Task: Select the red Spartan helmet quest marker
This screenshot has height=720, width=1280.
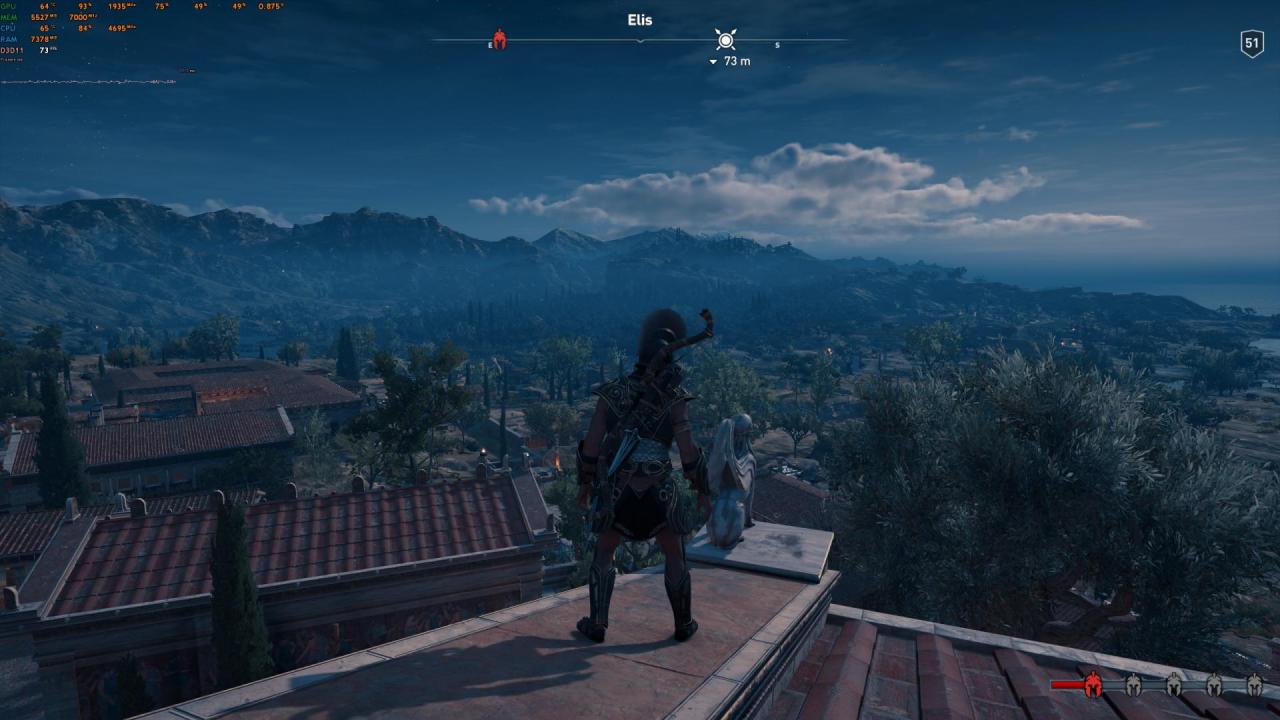Action: 499,40
